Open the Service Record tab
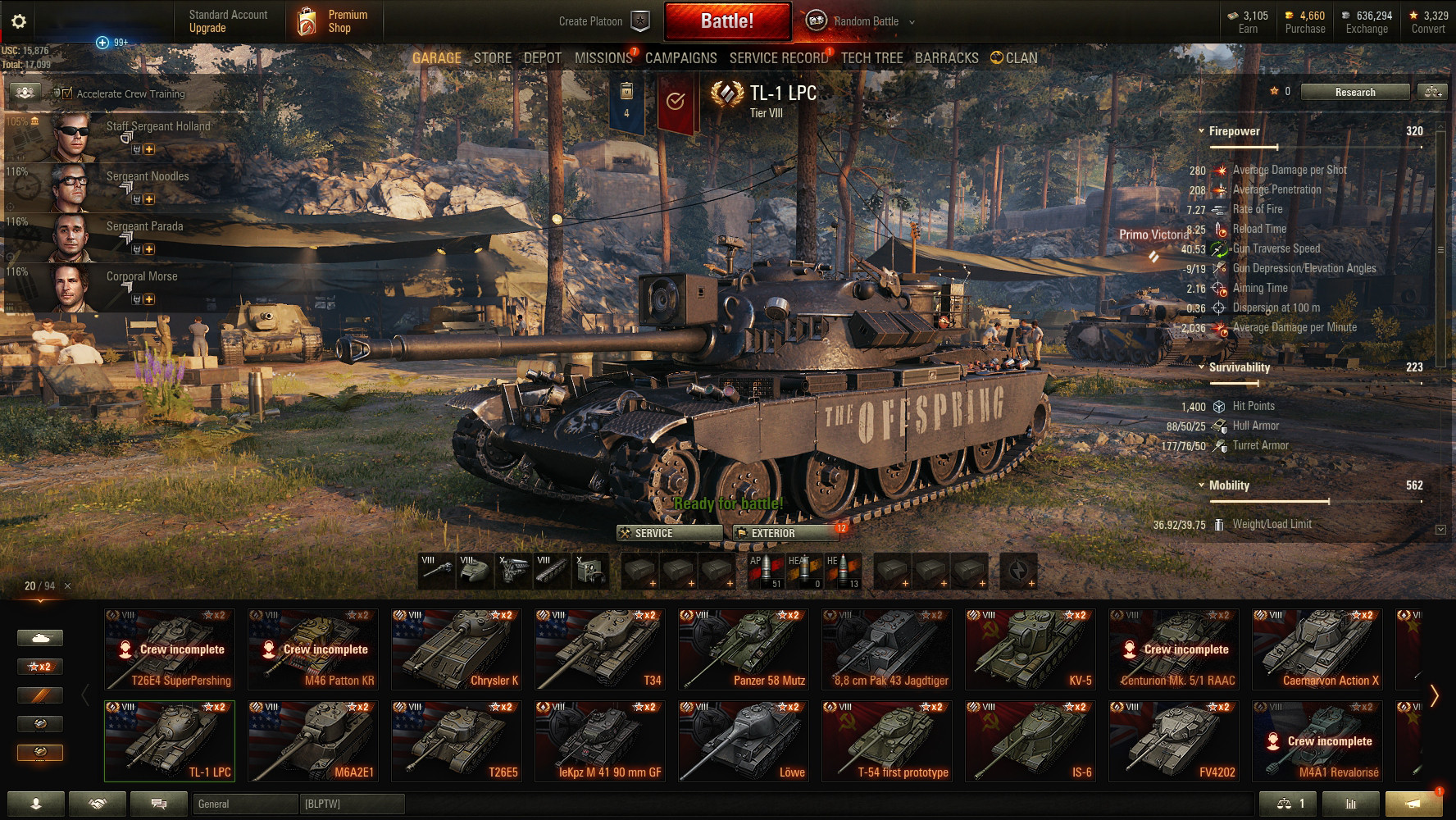The image size is (1456, 820). 779,58
